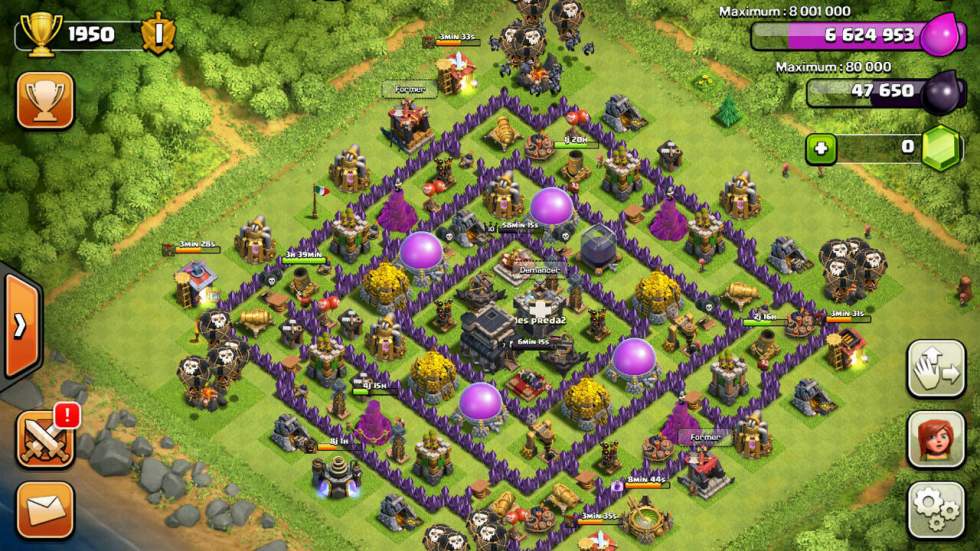This screenshot has width=980, height=551.
Task: Open the gear settings menu
Action: pyautogui.click(x=936, y=510)
